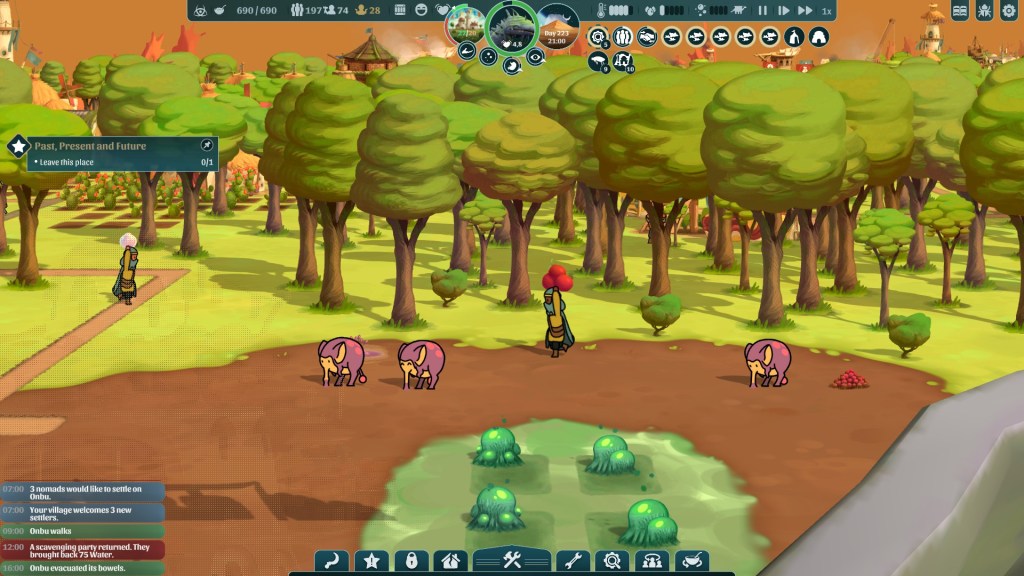This screenshot has width=1024, height=576.
Task: Unpin the Past, Present and Future quest
Action: [206, 146]
